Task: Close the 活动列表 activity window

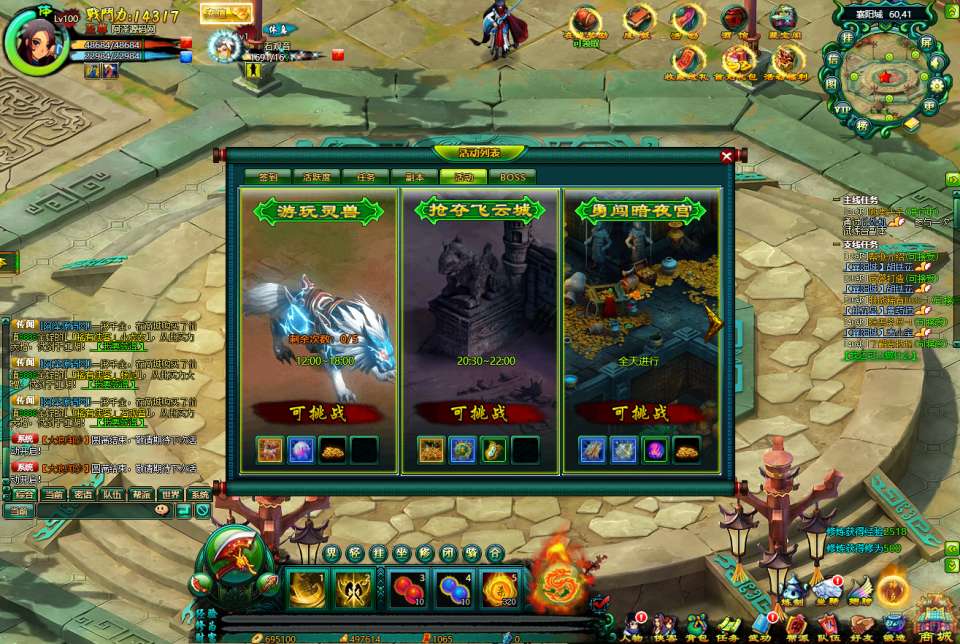Action: coord(727,156)
